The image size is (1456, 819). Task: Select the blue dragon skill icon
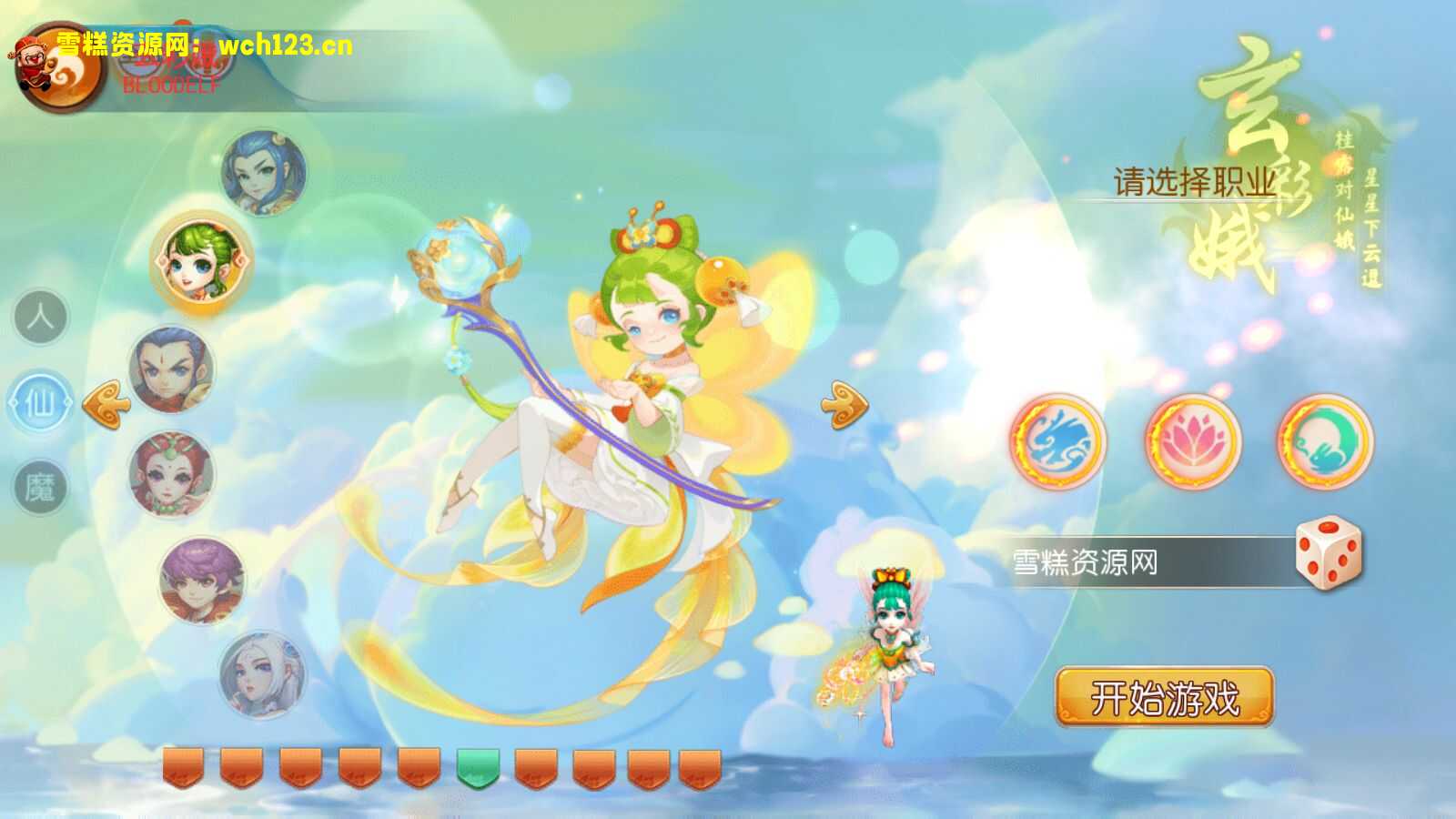click(1061, 443)
